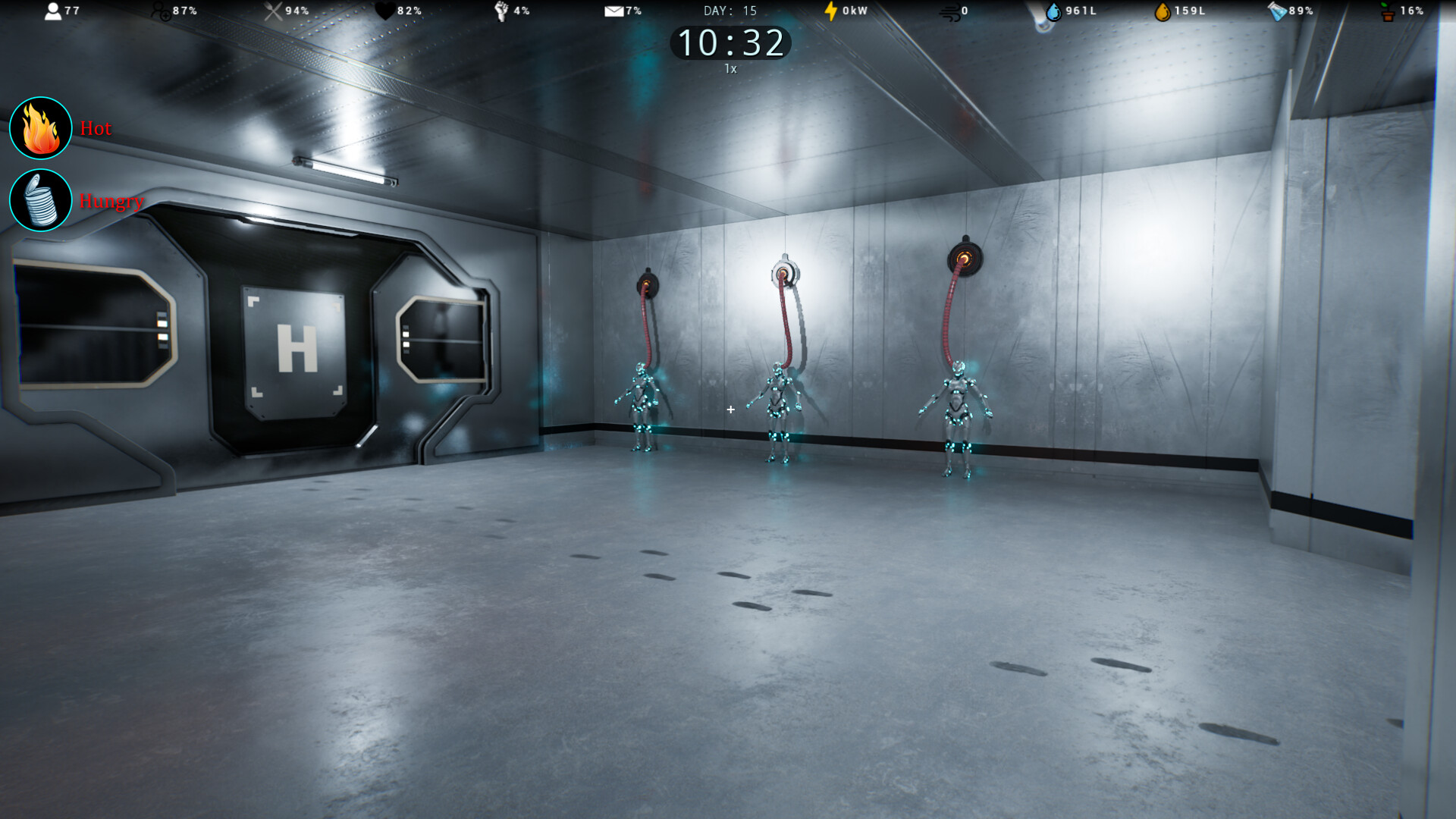Click the Hungry status text label

pyautogui.click(x=111, y=202)
